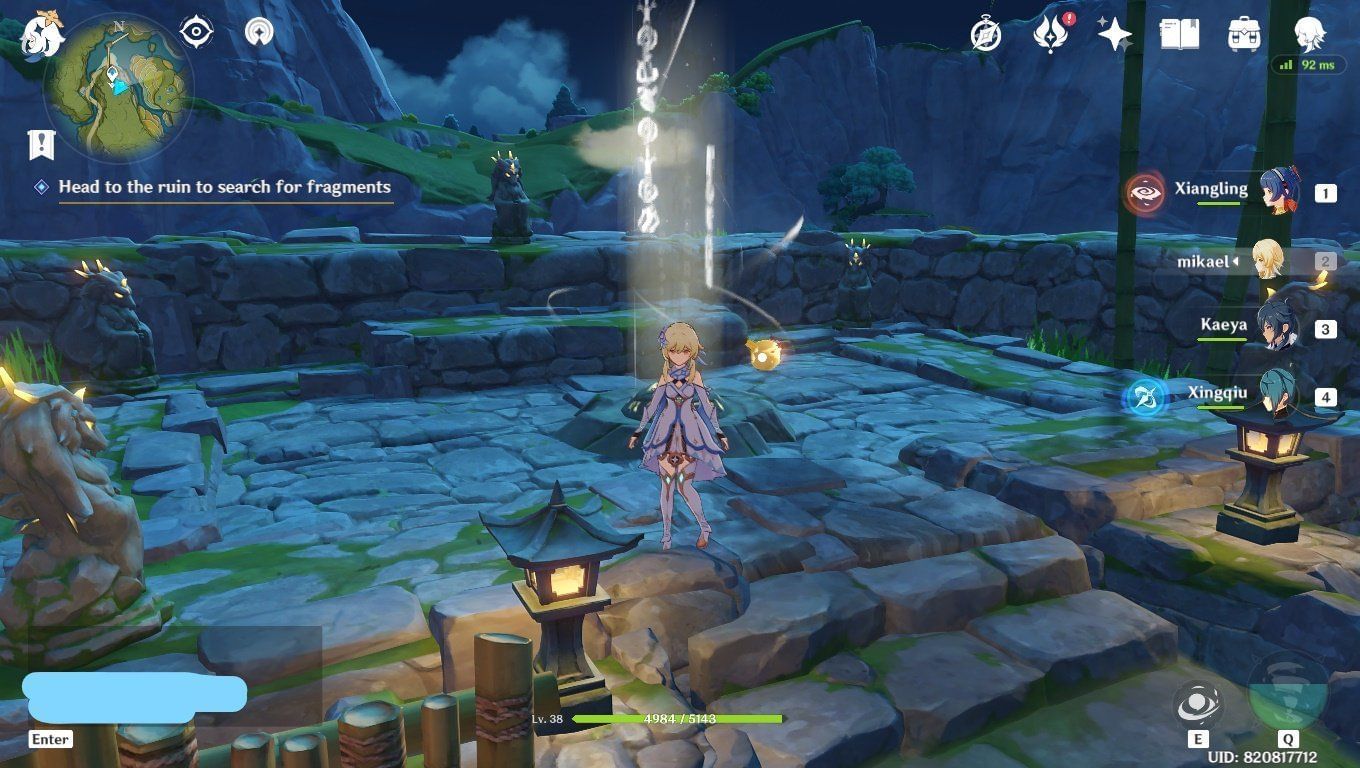This screenshot has width=1360, height=768.
Task: Click the stopwatch compass events icon
Action: pos(984,33)
